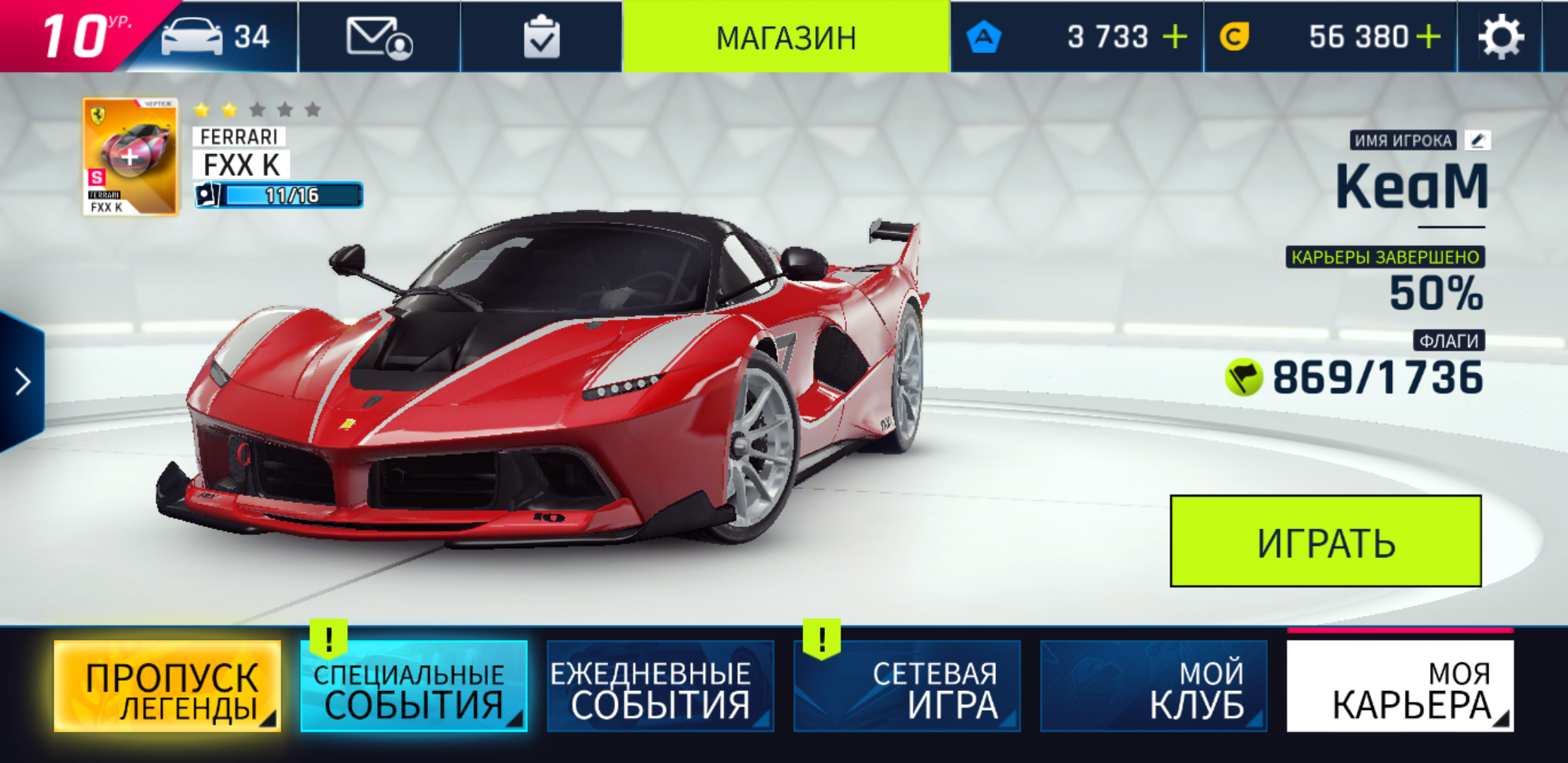The width and height of the screenshot is (1568, 763).
Task: Click the tokens plus icon to buy tokens
Action: pyautogui.click(x=1175, y=37)
